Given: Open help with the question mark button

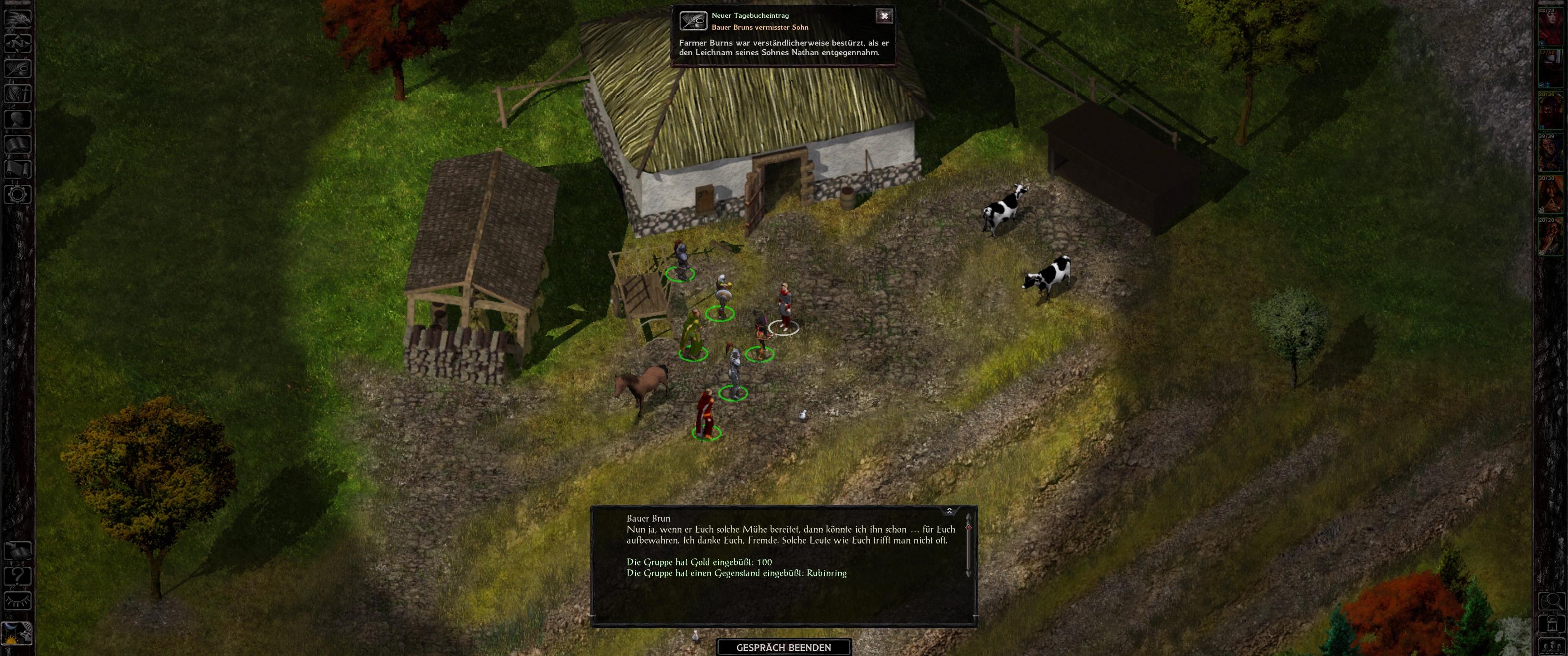Looking at the screenshot, I should 18,576.
